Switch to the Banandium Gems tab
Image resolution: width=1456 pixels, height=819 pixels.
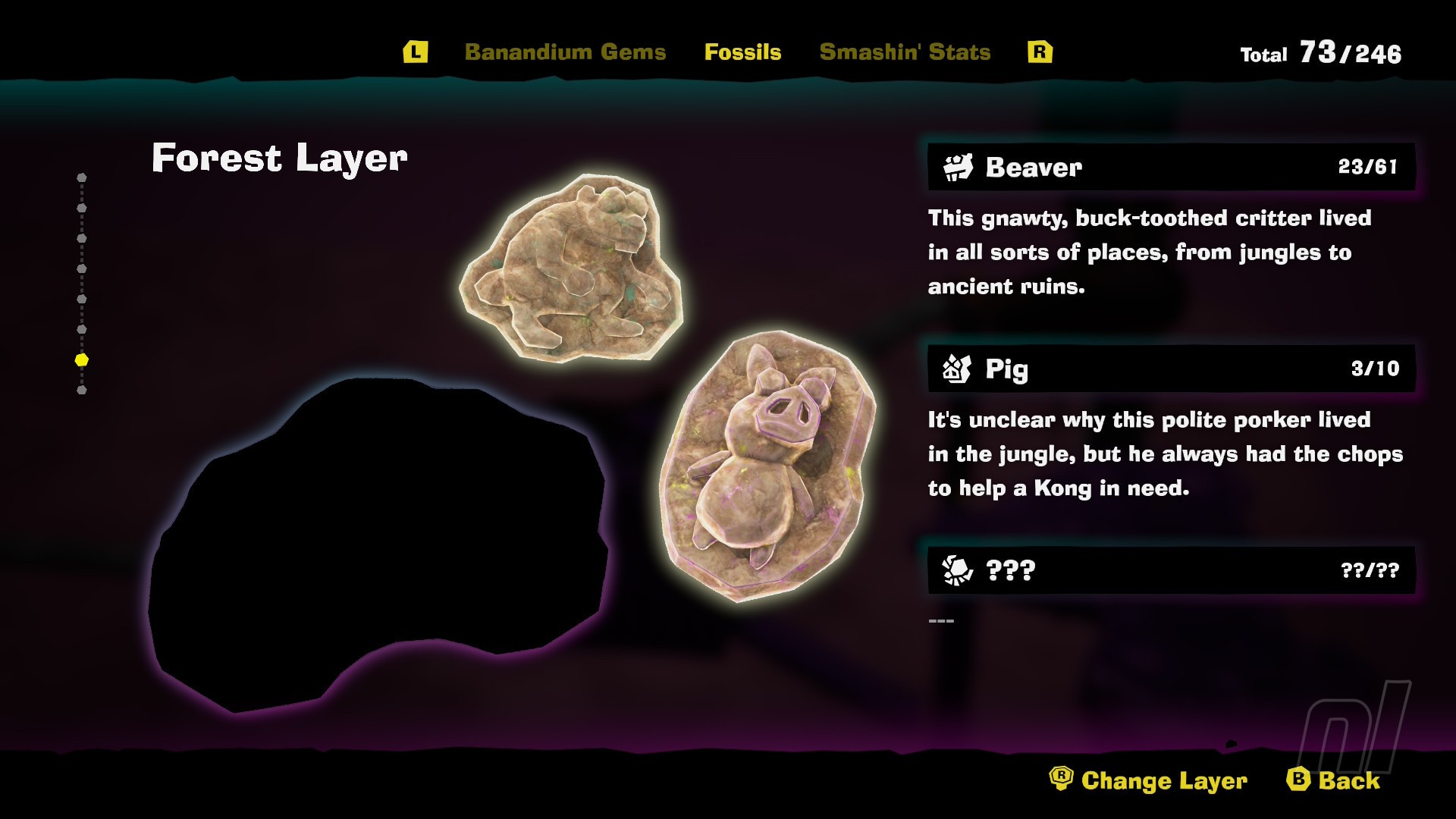click(565, 52)
